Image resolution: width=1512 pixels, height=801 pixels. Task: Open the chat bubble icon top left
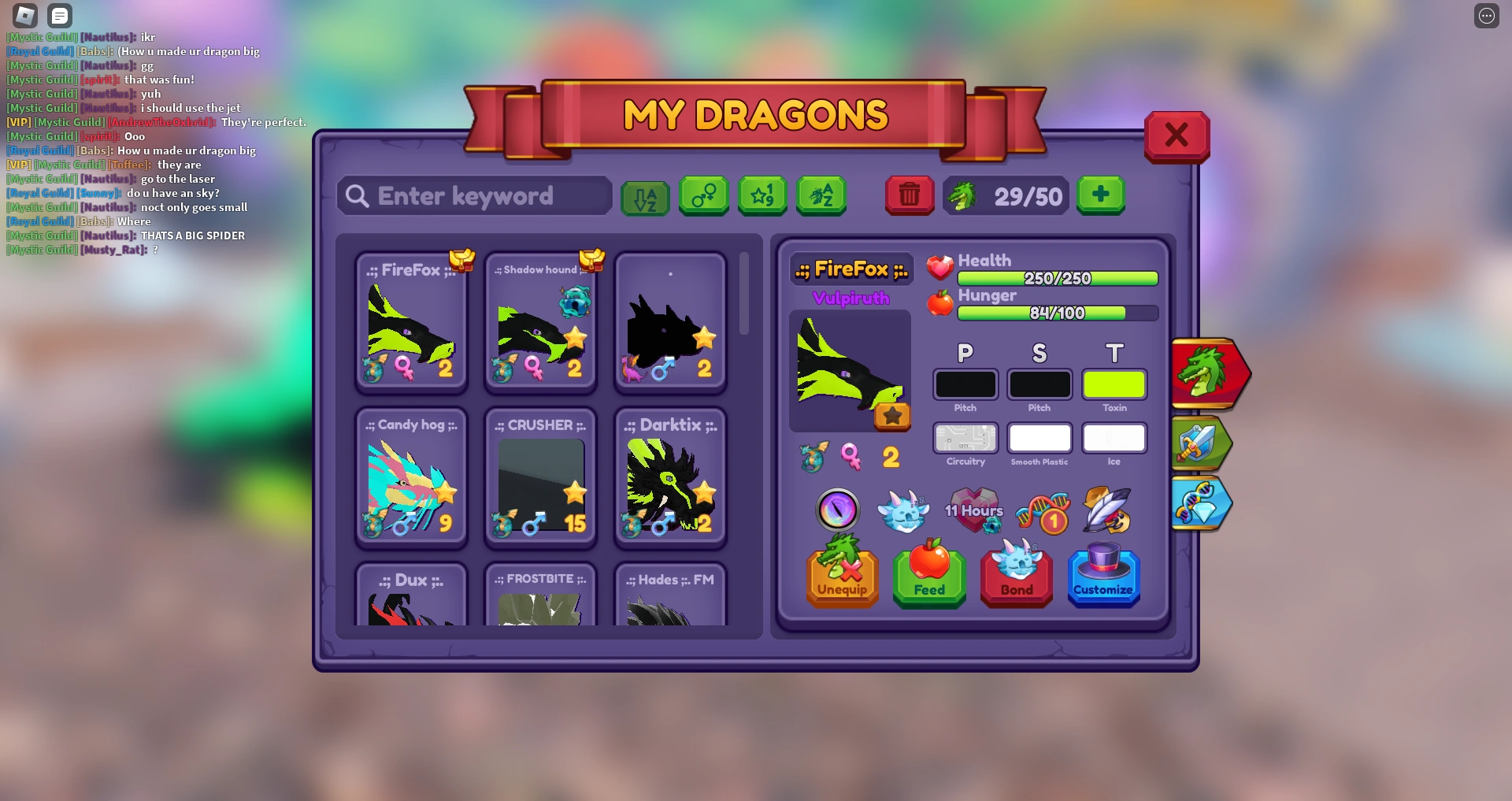point(59,15)
